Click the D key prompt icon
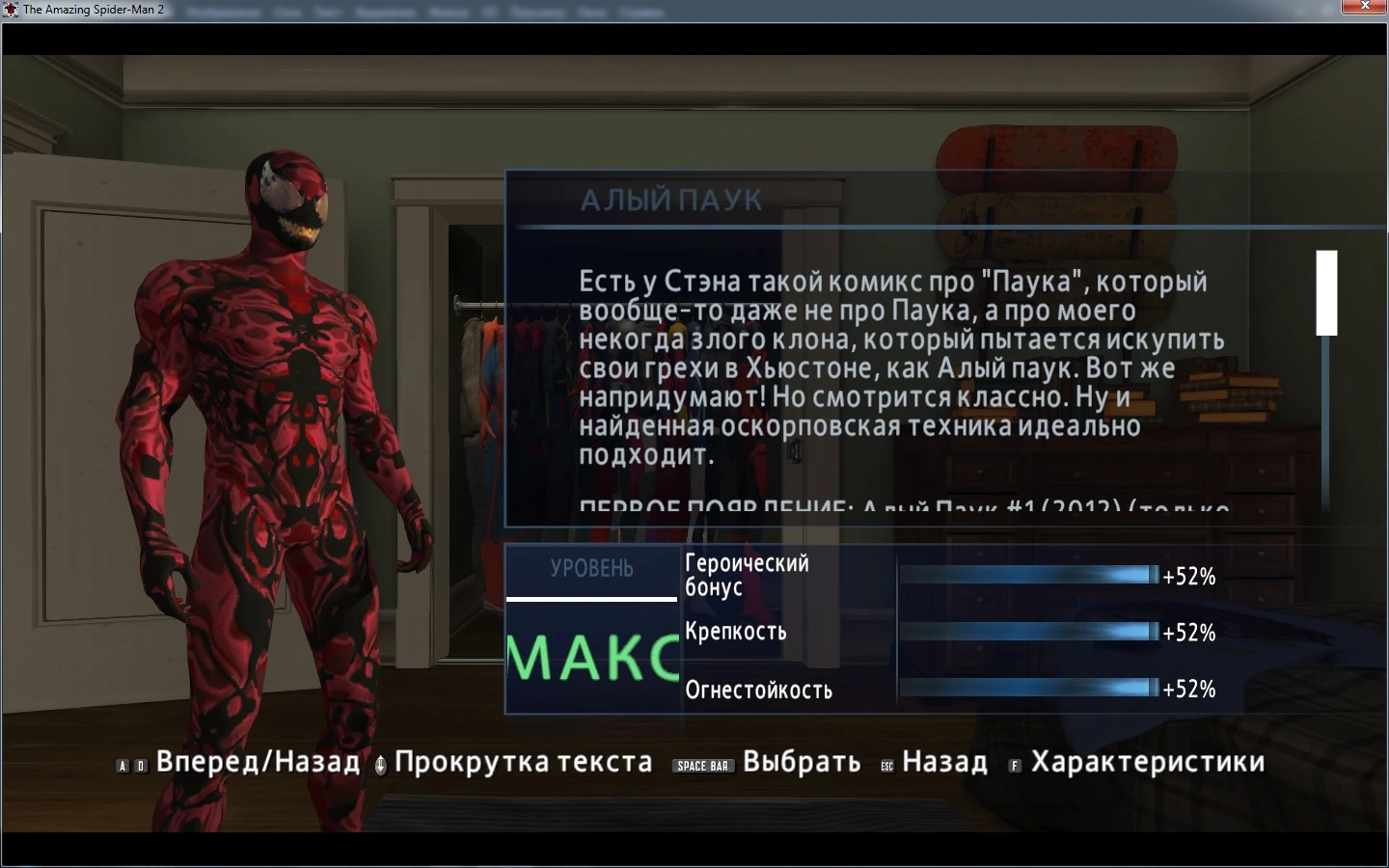The image size is (1389, 868). click(140, 763)
